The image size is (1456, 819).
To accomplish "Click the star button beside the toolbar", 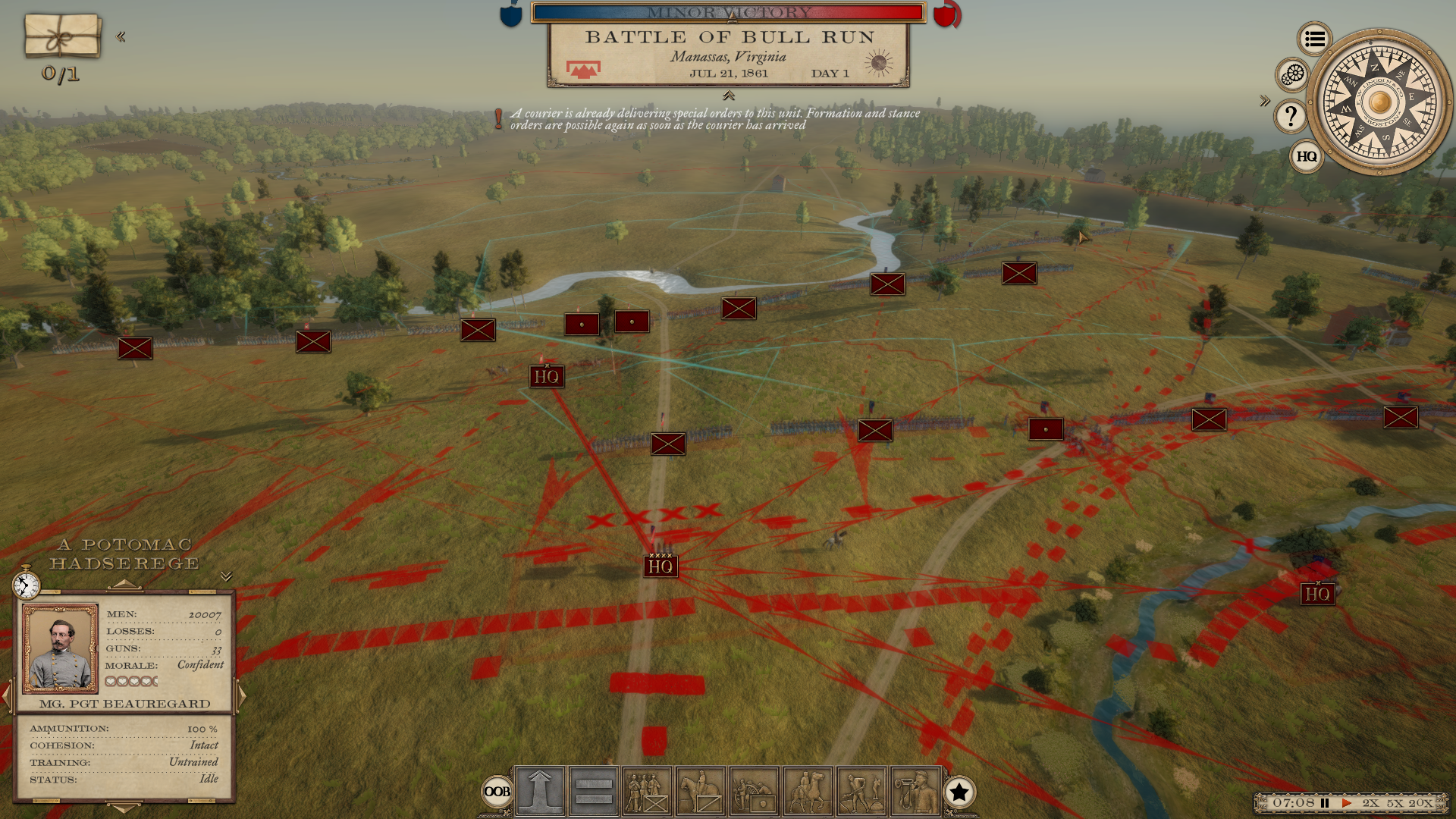I will click(959, 792).
